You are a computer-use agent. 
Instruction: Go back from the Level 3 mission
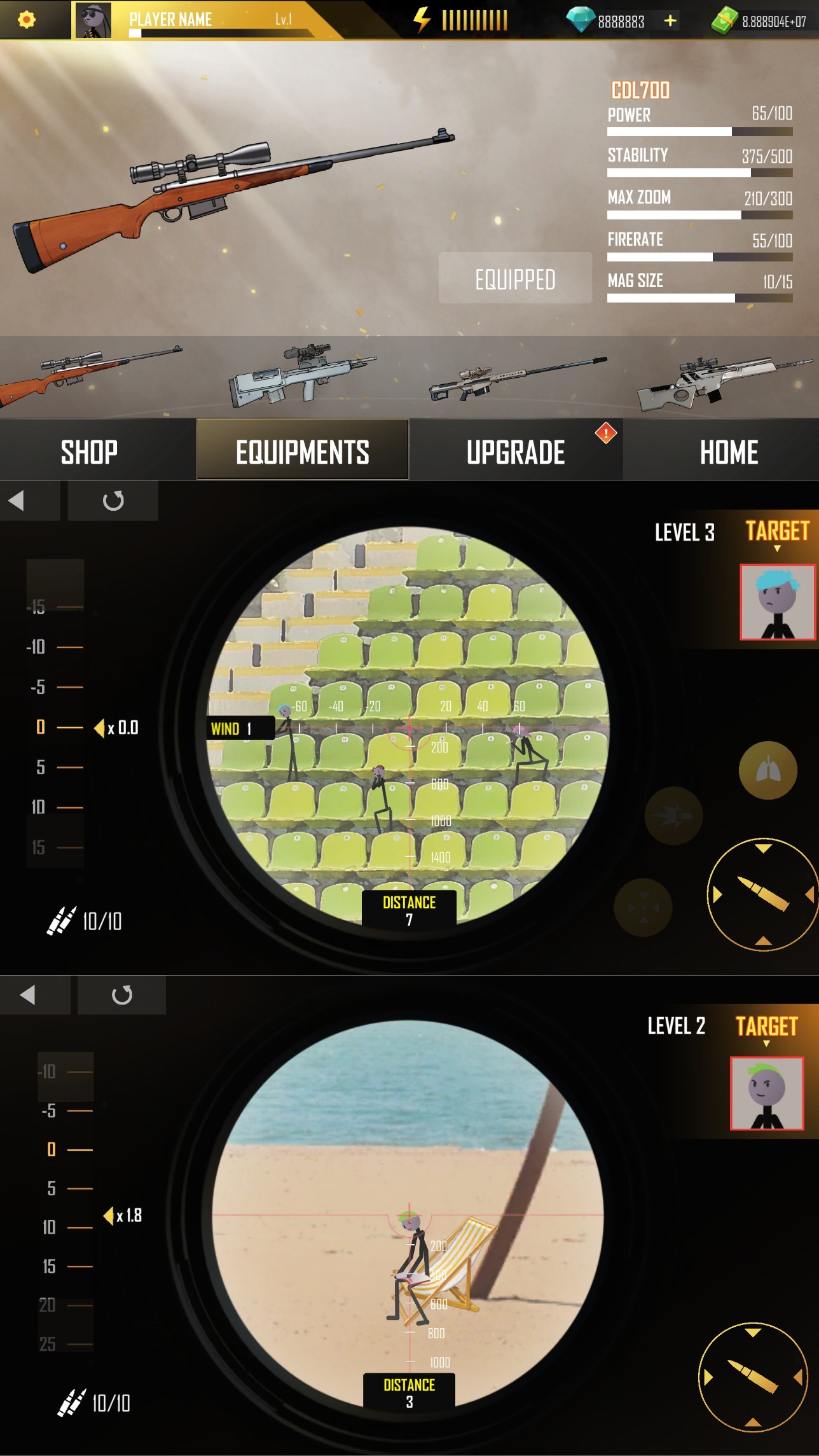coord(17,501)
